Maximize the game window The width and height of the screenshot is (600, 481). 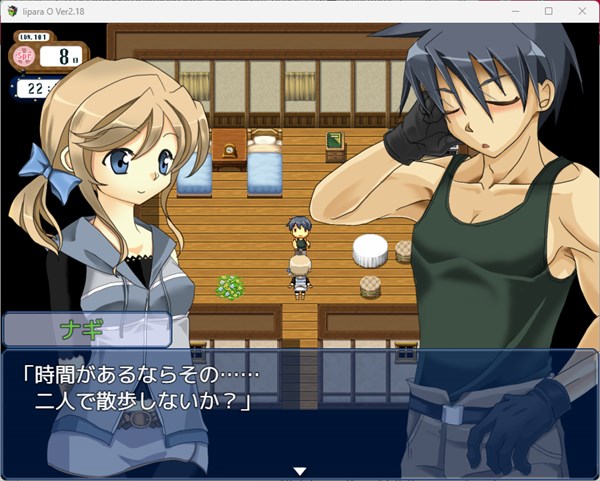[x=548, y=10]
